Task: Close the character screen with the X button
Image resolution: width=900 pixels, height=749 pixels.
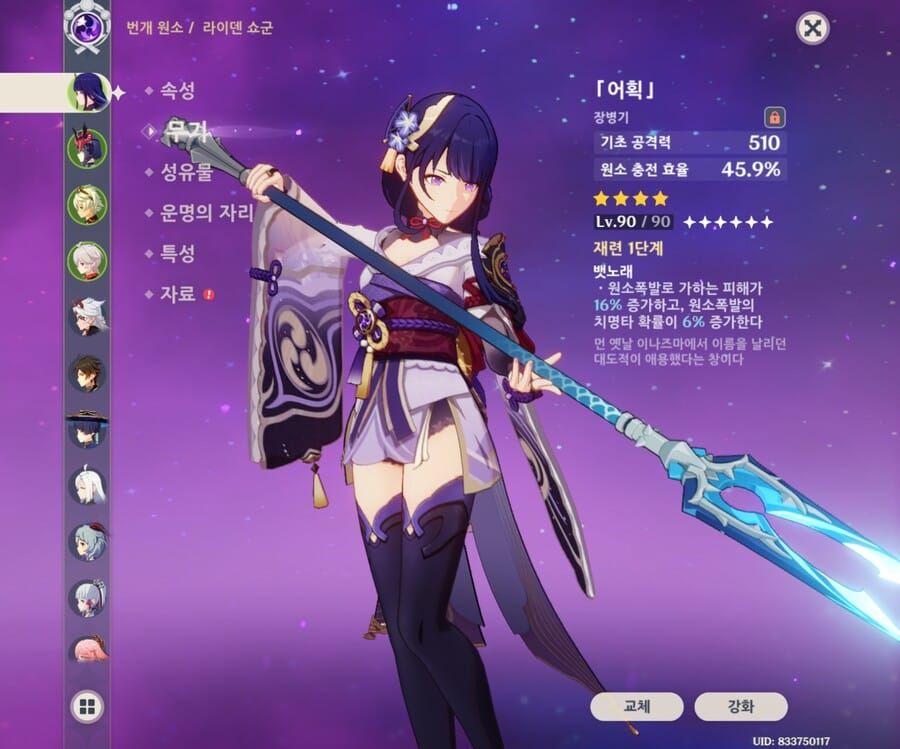Action: 813,27
